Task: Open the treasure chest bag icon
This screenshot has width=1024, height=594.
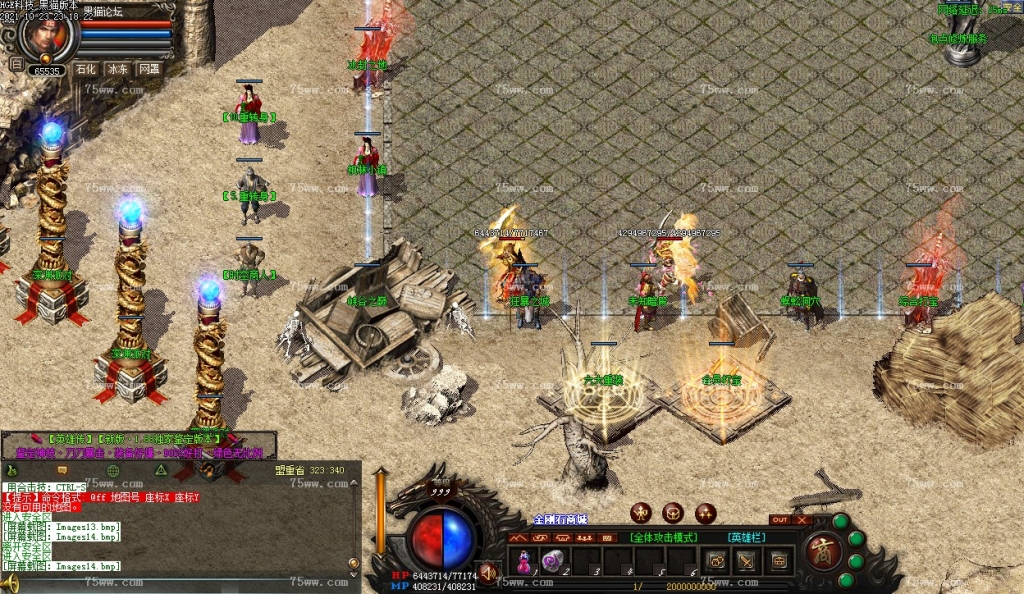Action: (779, 561)
